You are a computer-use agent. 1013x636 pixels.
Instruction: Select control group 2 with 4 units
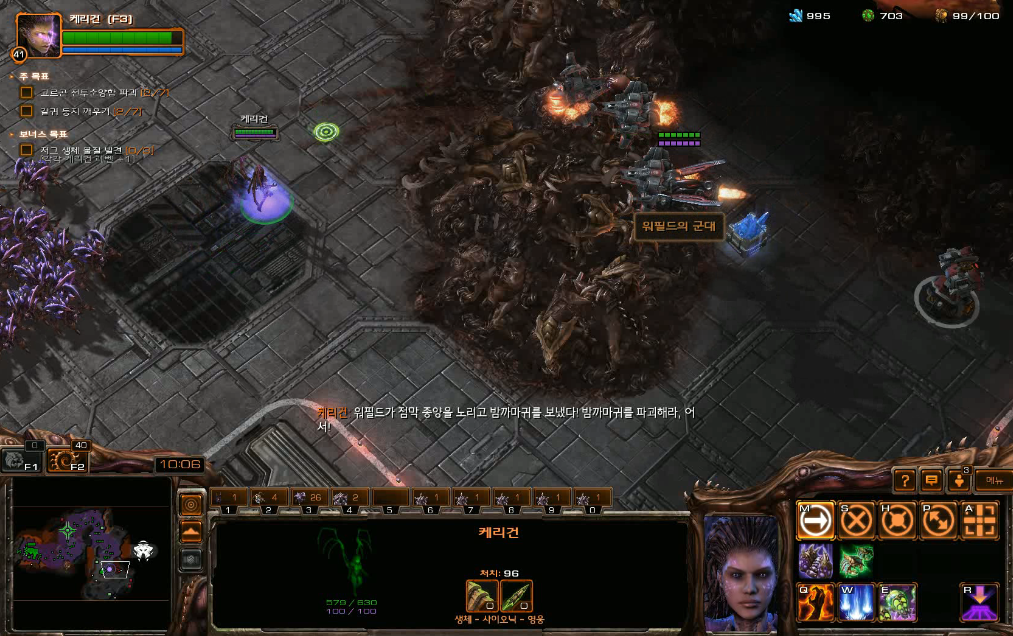pyautogui.click(x=269, y=497)
